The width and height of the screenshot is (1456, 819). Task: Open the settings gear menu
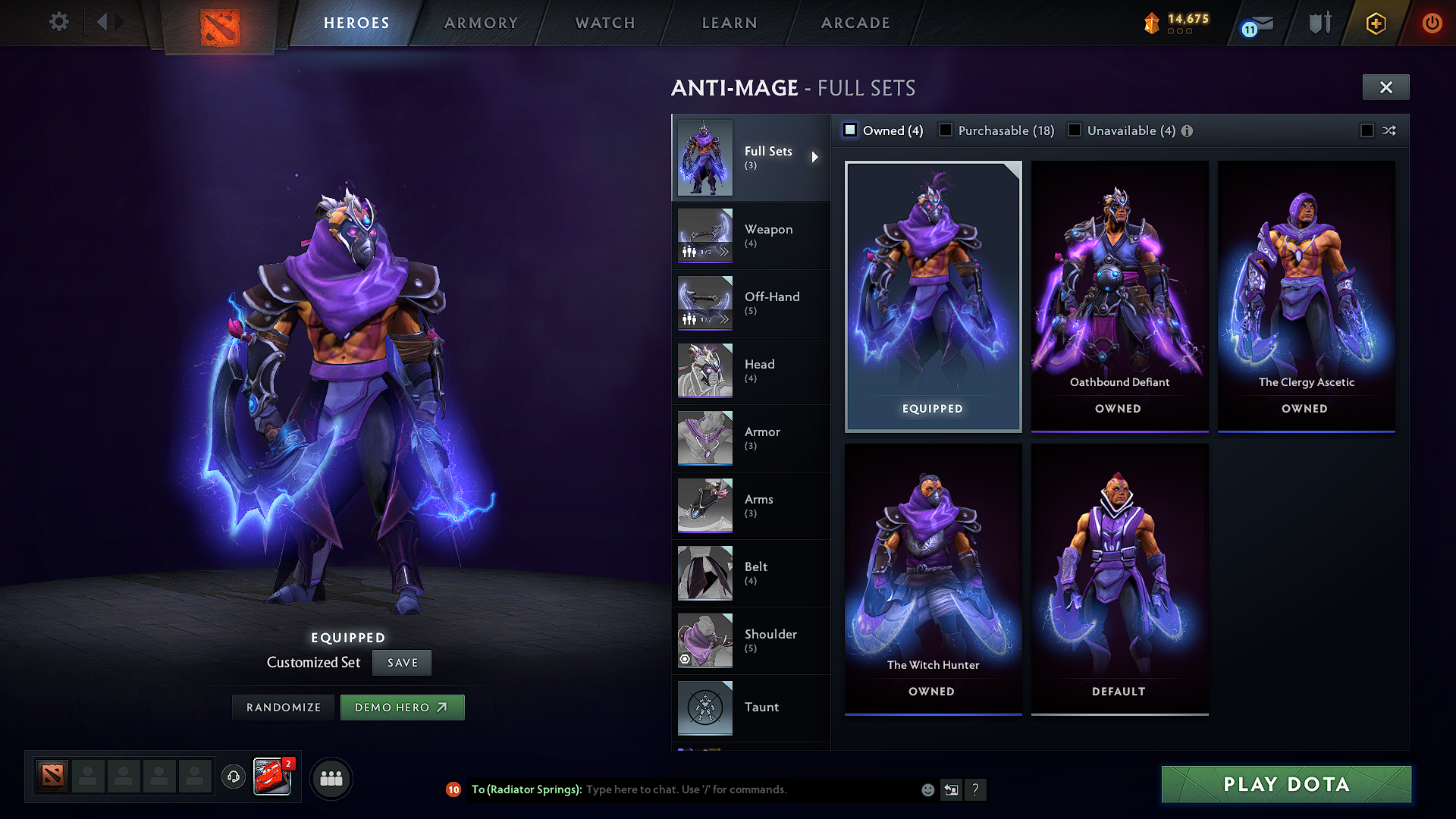(x=58, y=22)
